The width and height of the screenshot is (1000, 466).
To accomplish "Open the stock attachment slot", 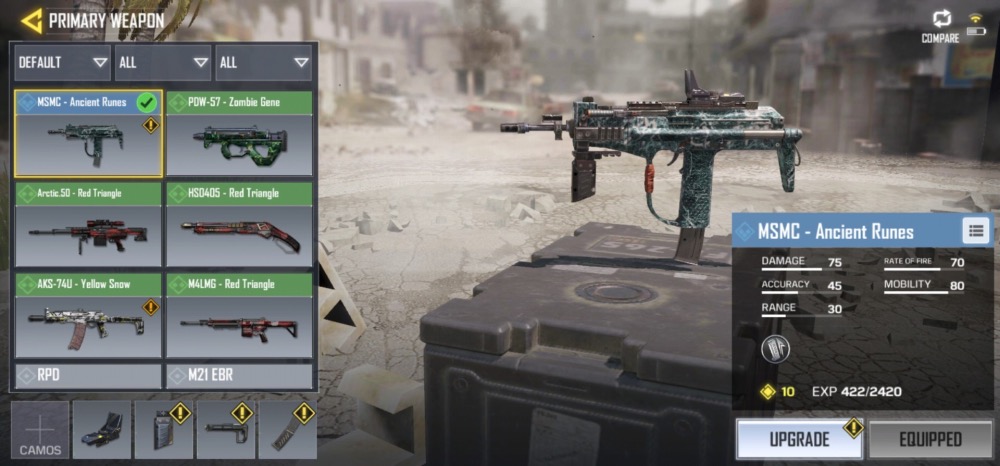I will (225, 430).
